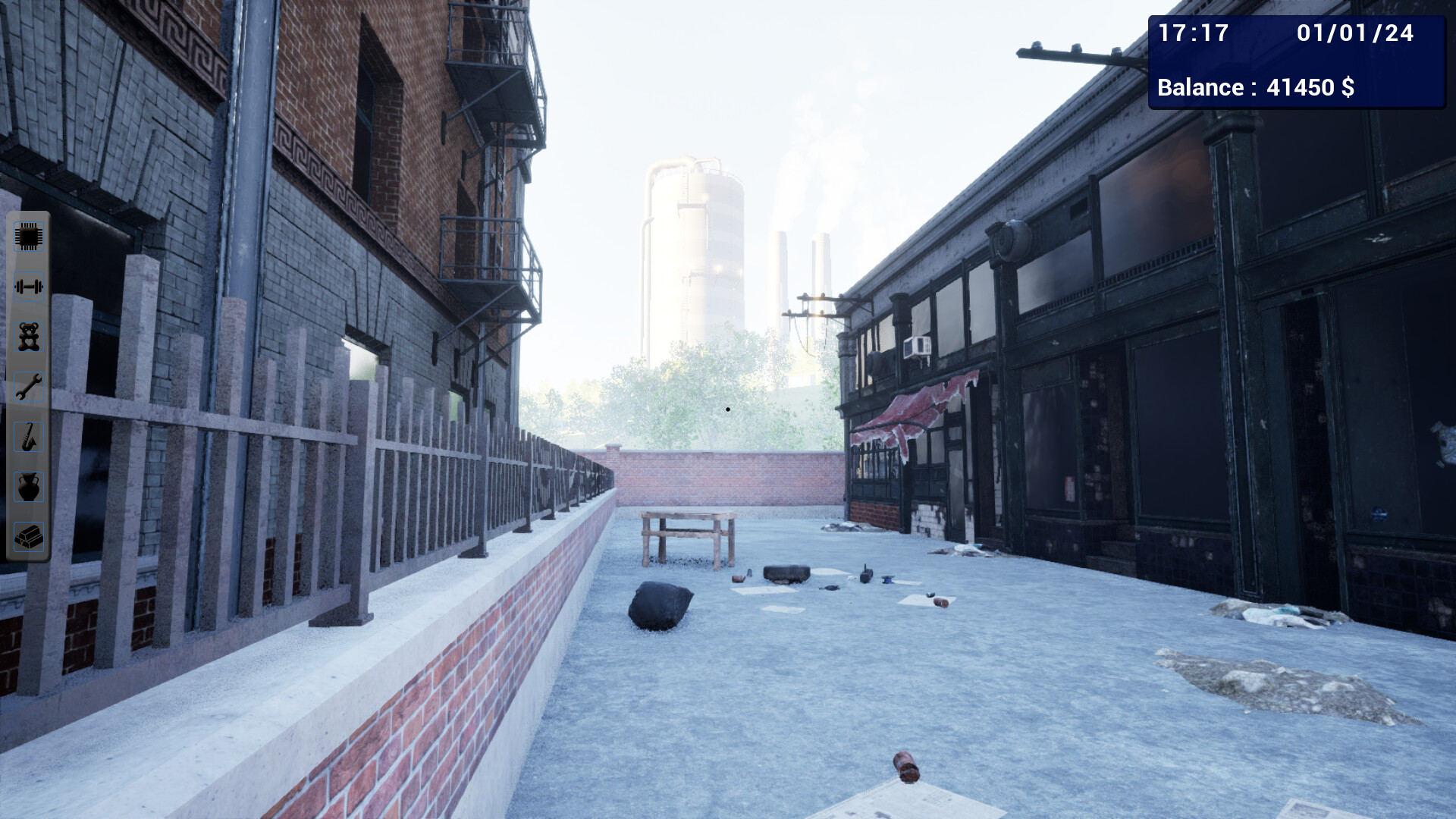Screen dimensions: 1456x819
Task: Choose the saxophone instruments category
Action: coord(28,438)
